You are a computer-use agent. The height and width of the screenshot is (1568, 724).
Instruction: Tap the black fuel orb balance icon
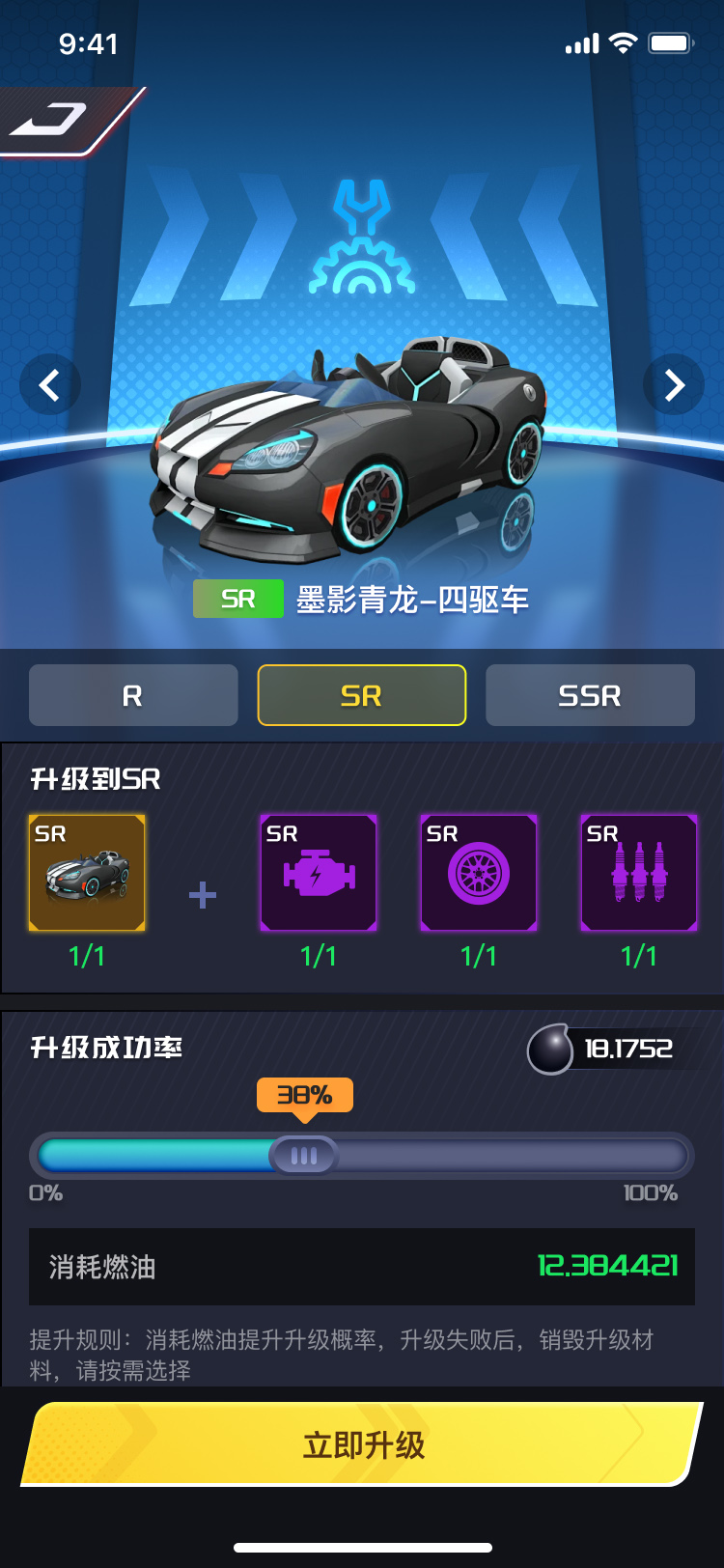[551, 1050]
